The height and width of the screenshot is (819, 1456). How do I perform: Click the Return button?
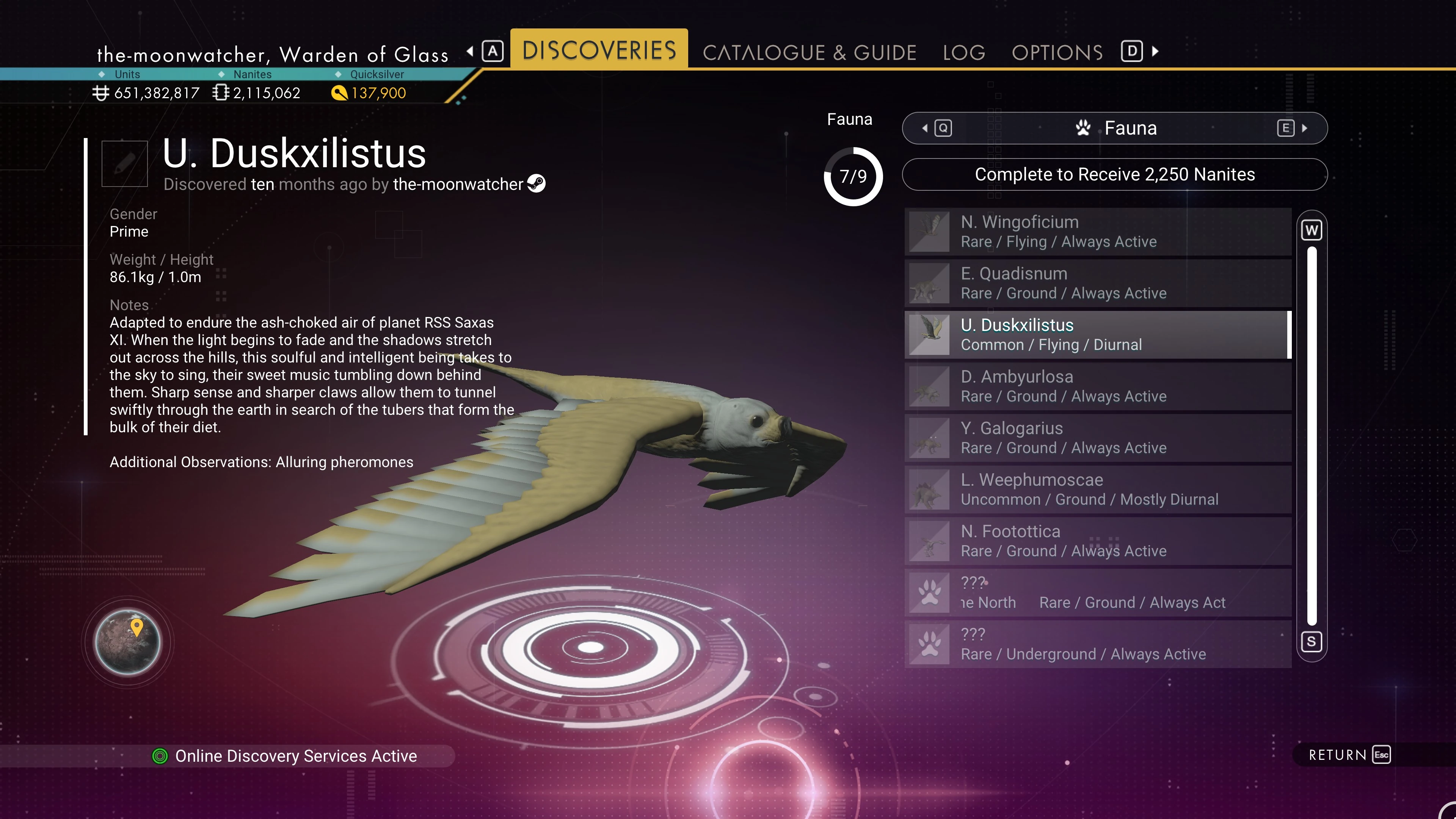tap(1349, 755)
